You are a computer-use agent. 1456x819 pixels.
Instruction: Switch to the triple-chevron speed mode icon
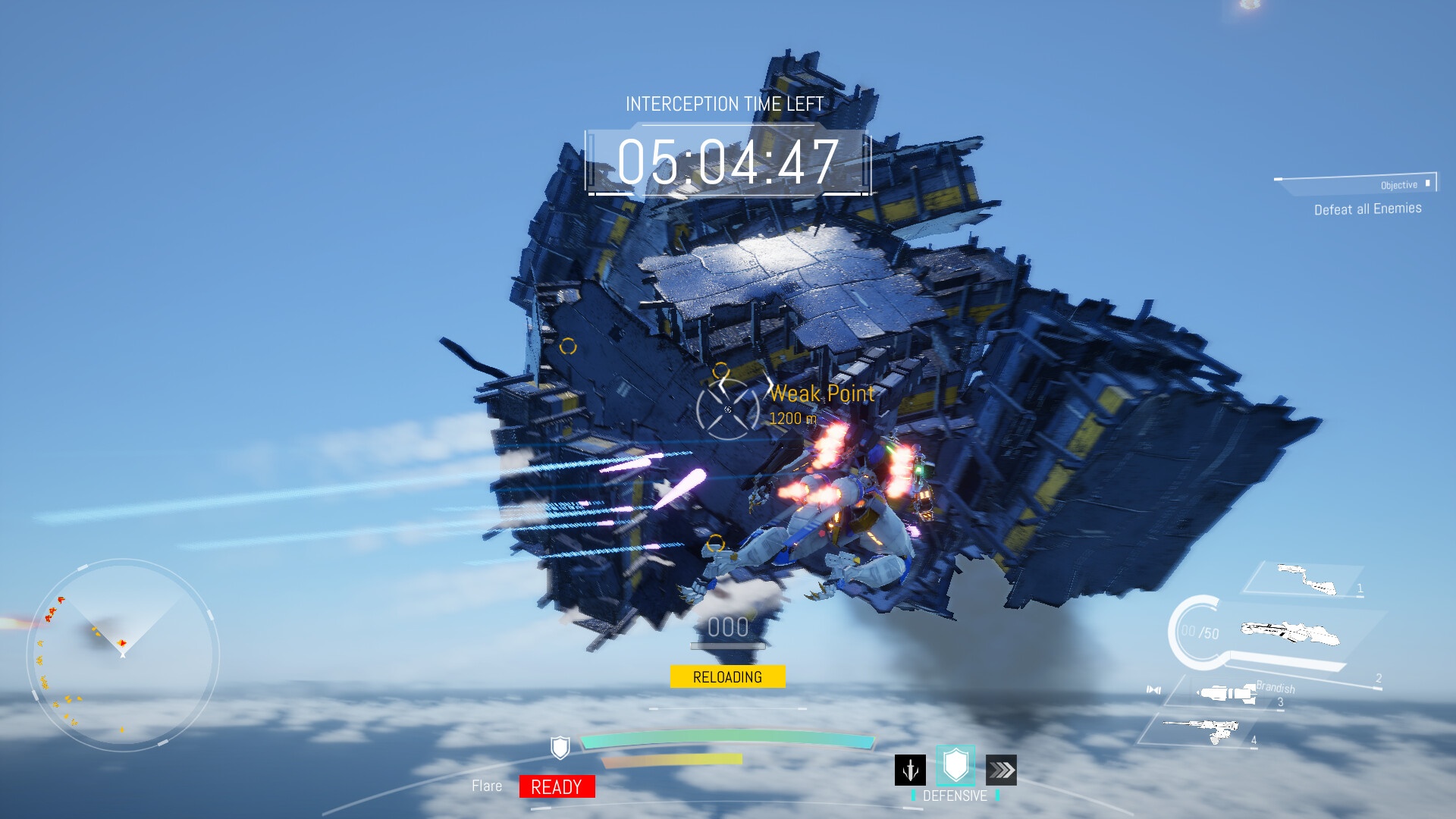pyautogui.click(x=1001, y=770)
